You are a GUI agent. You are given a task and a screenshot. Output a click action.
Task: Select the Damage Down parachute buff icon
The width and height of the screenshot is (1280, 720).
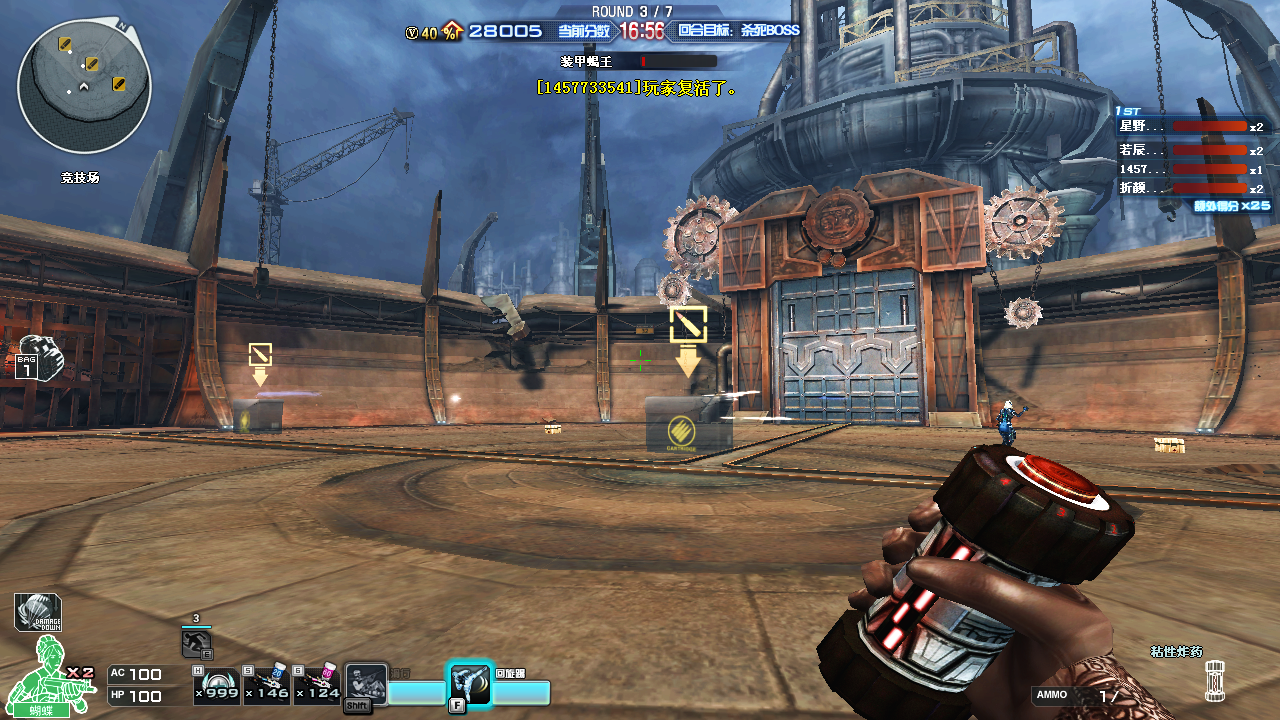[x=38, y=612]
